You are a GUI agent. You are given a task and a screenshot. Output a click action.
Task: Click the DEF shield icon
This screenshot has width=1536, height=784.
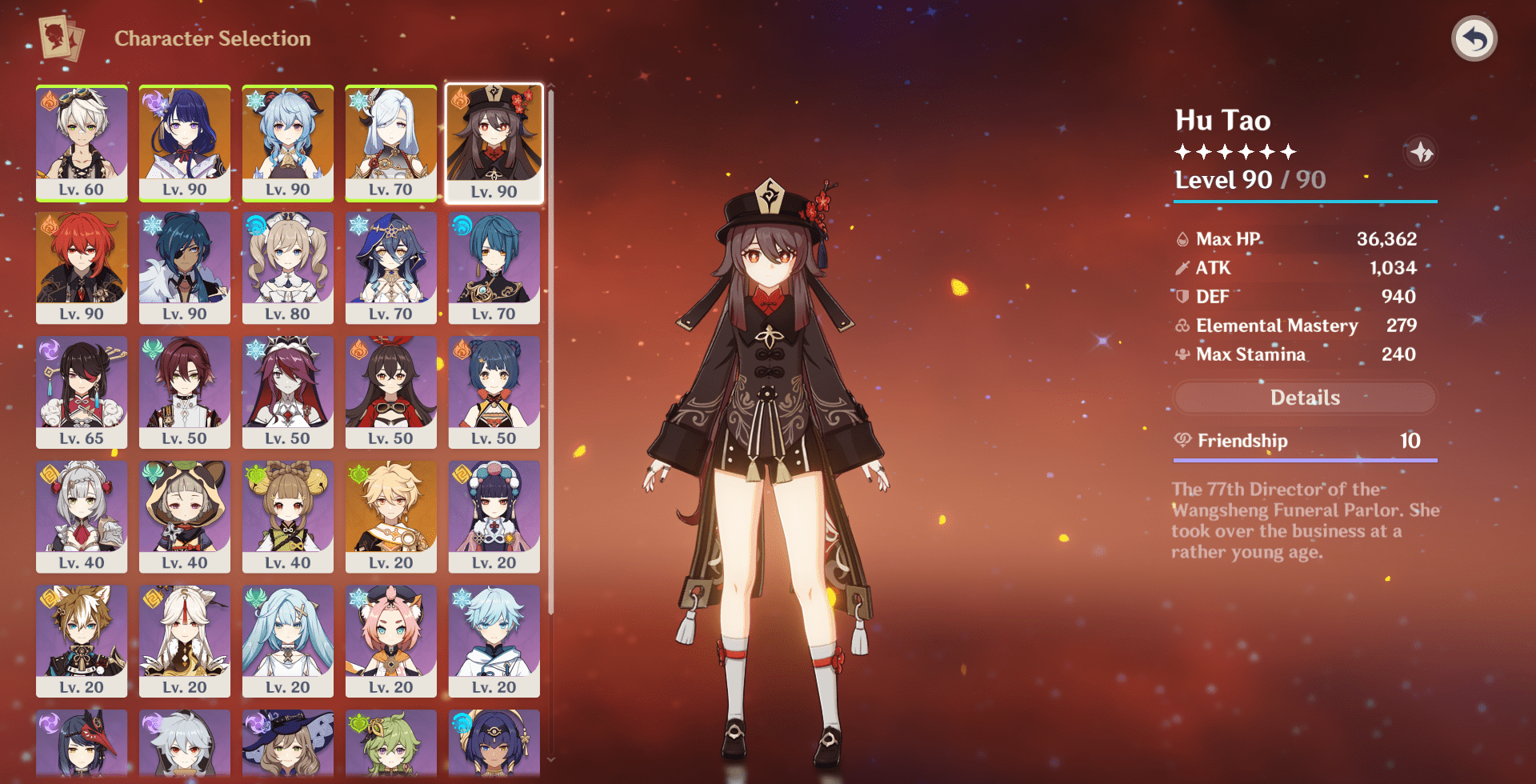pyautogui.click(x=1182, y=296)
